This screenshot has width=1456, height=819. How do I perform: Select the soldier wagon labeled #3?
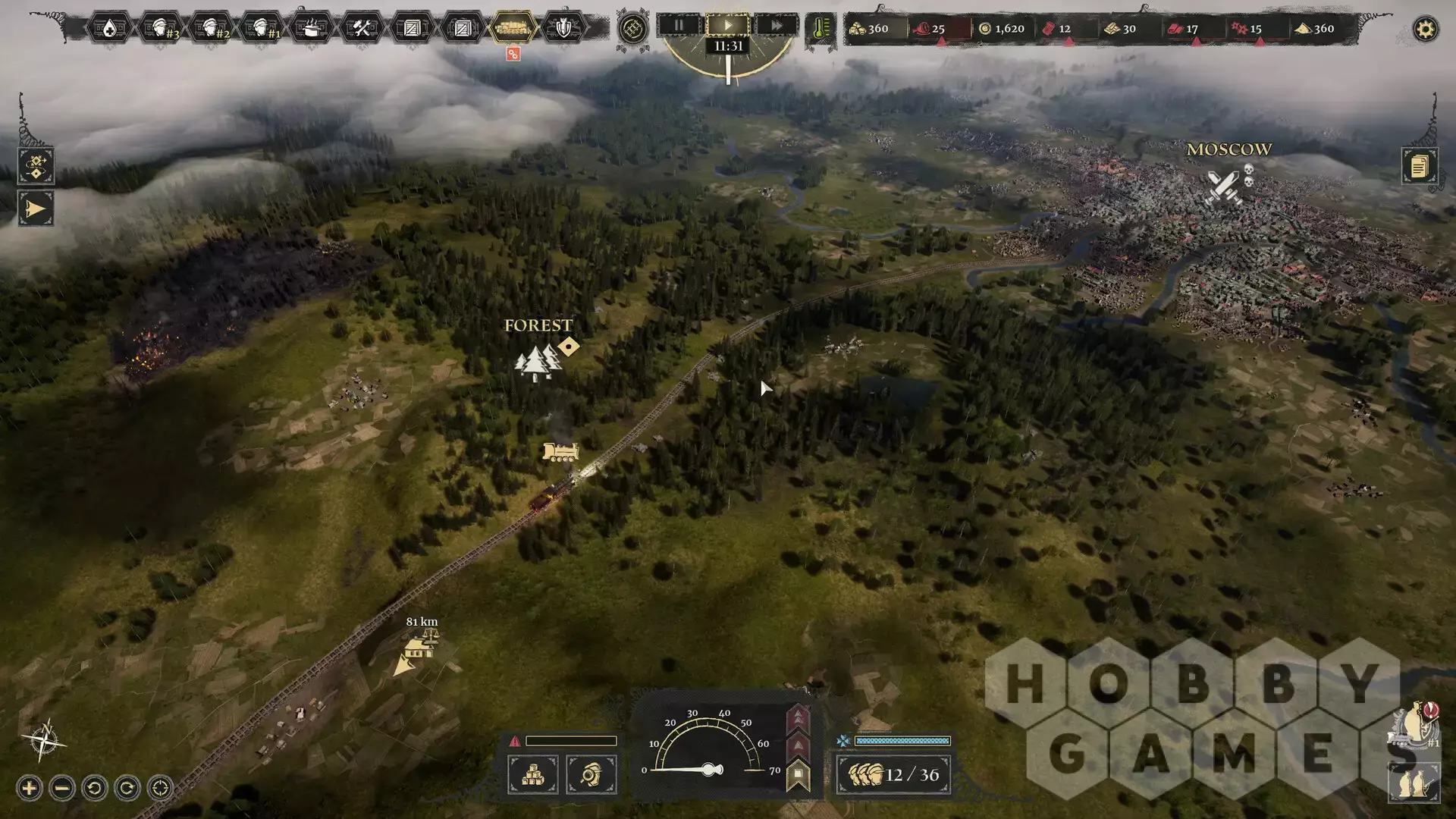pyautogui.click(x=161, y=29)
